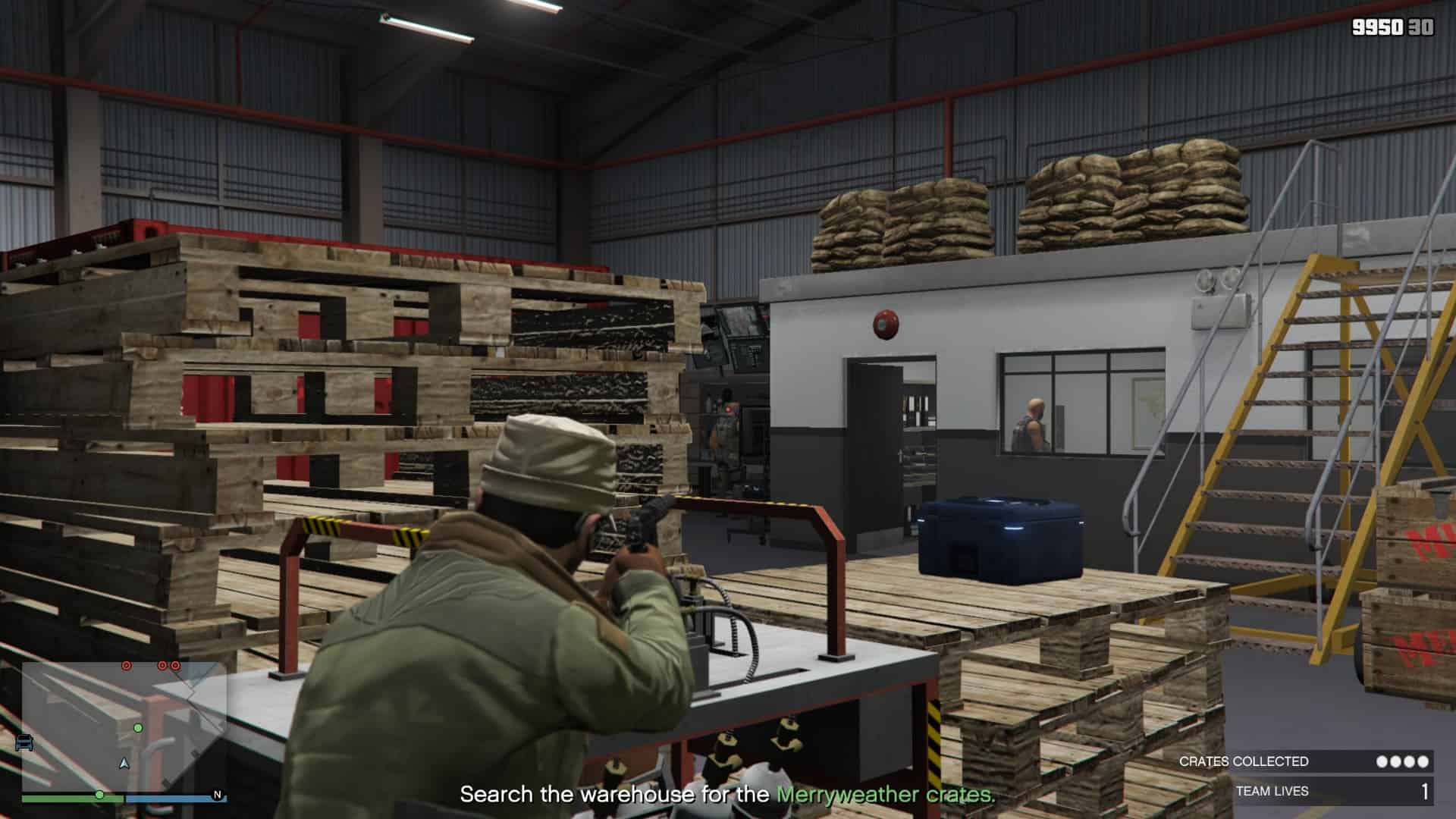Click the minimap's north compass marker

pyautogui.click(x=218, y=795)
